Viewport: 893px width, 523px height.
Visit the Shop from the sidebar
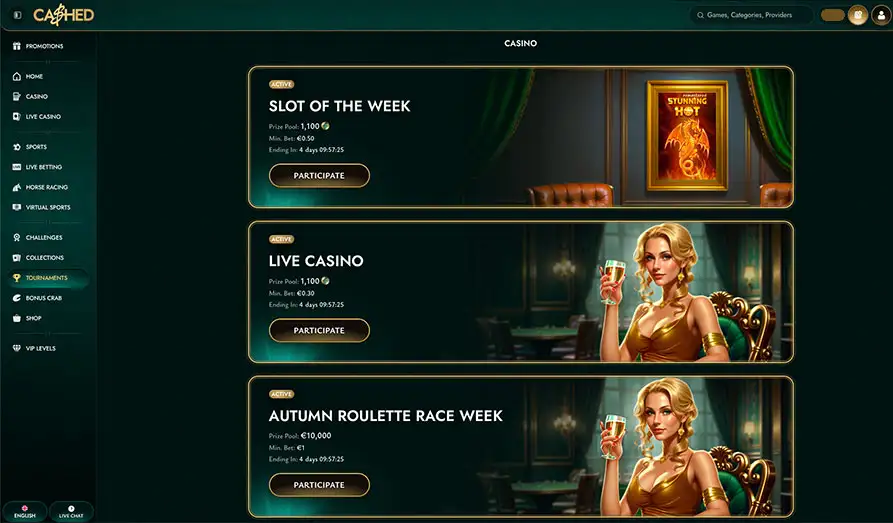pyautogui.click(x=34, y=318)
